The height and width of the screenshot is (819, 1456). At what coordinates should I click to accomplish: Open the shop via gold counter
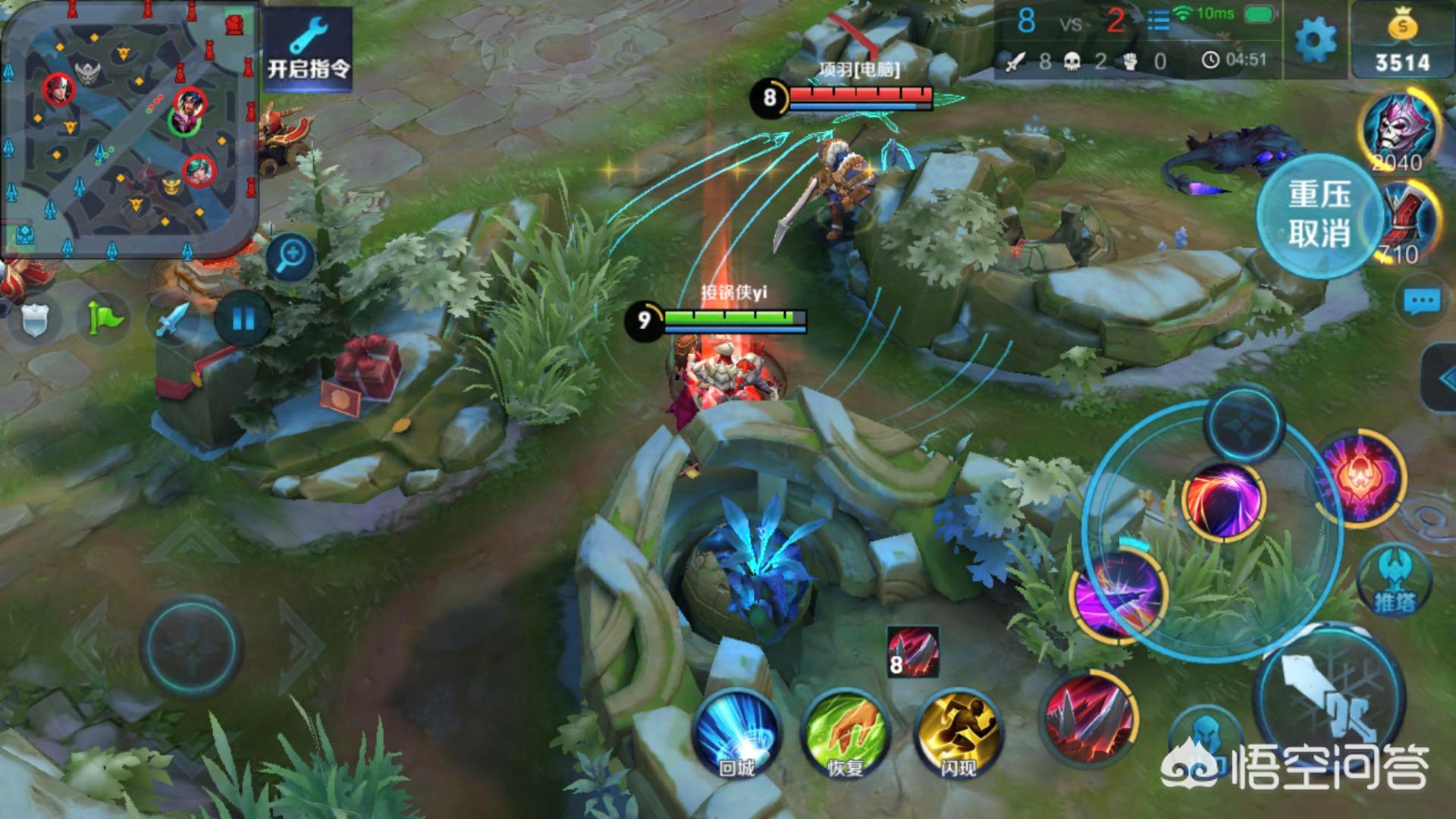[1402, 42]
